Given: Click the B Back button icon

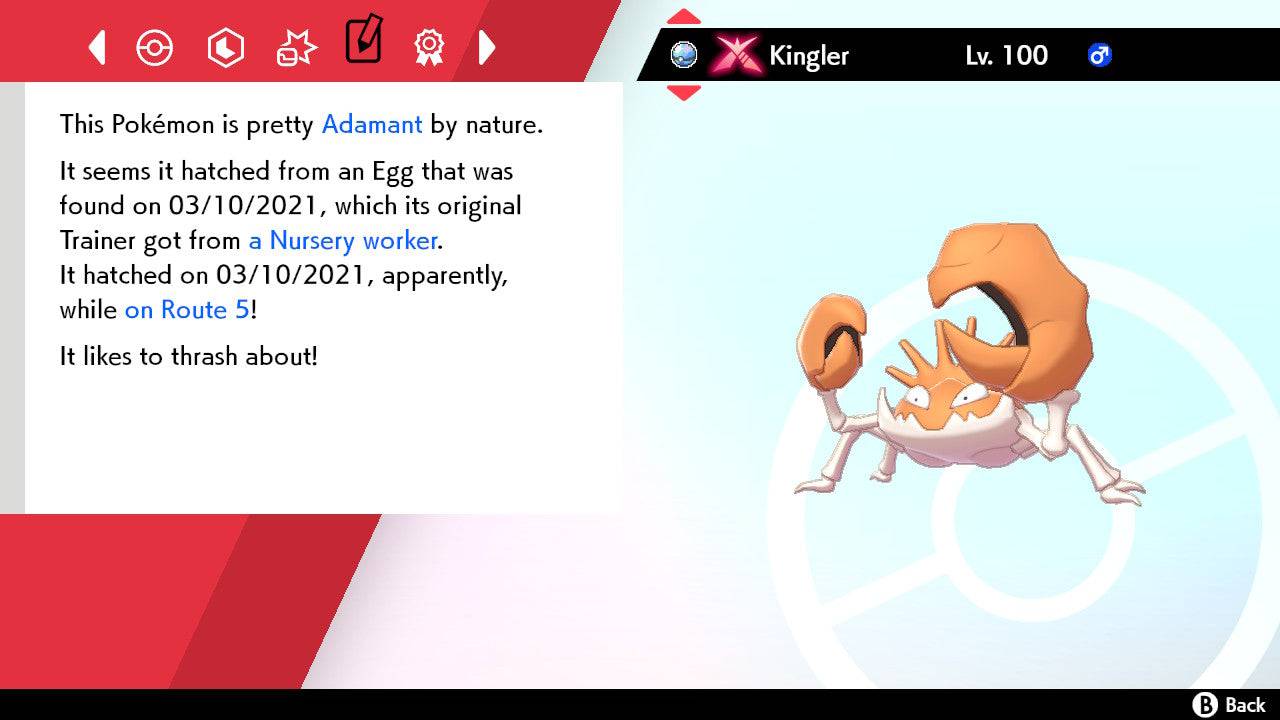Looking at the screenshot, I should tap(1207, 703).
